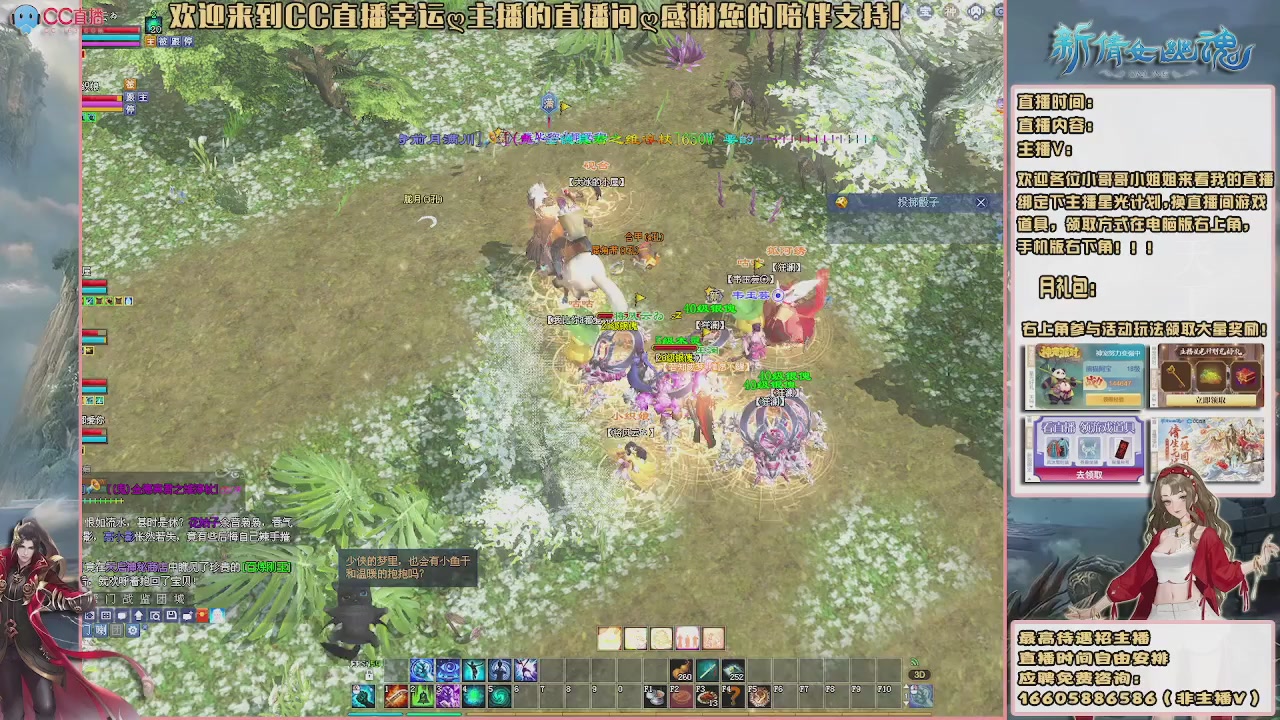Toggle the green network signal indicator above 3D

pos(913,663)
